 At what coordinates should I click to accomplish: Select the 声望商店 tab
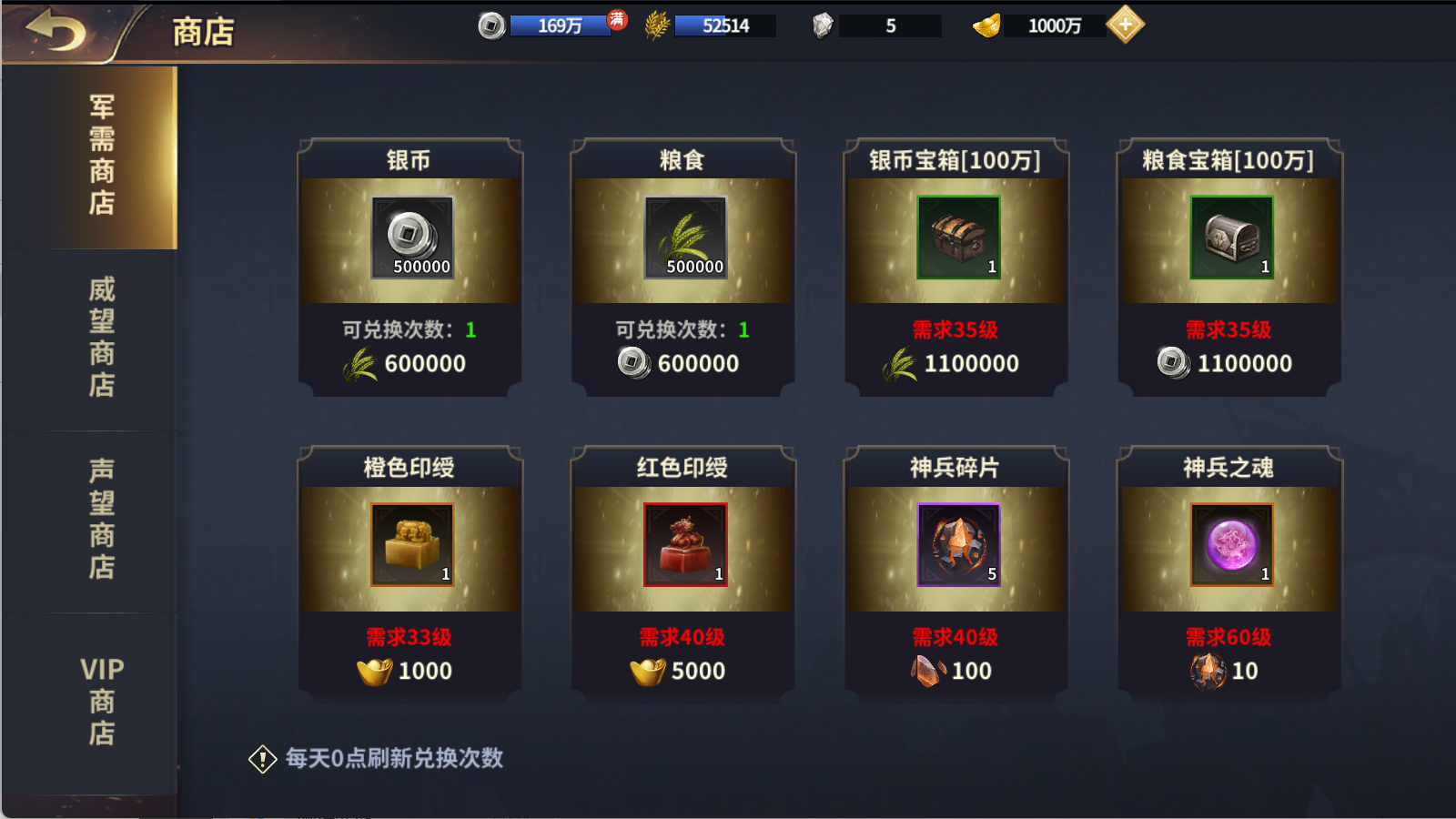101,519
